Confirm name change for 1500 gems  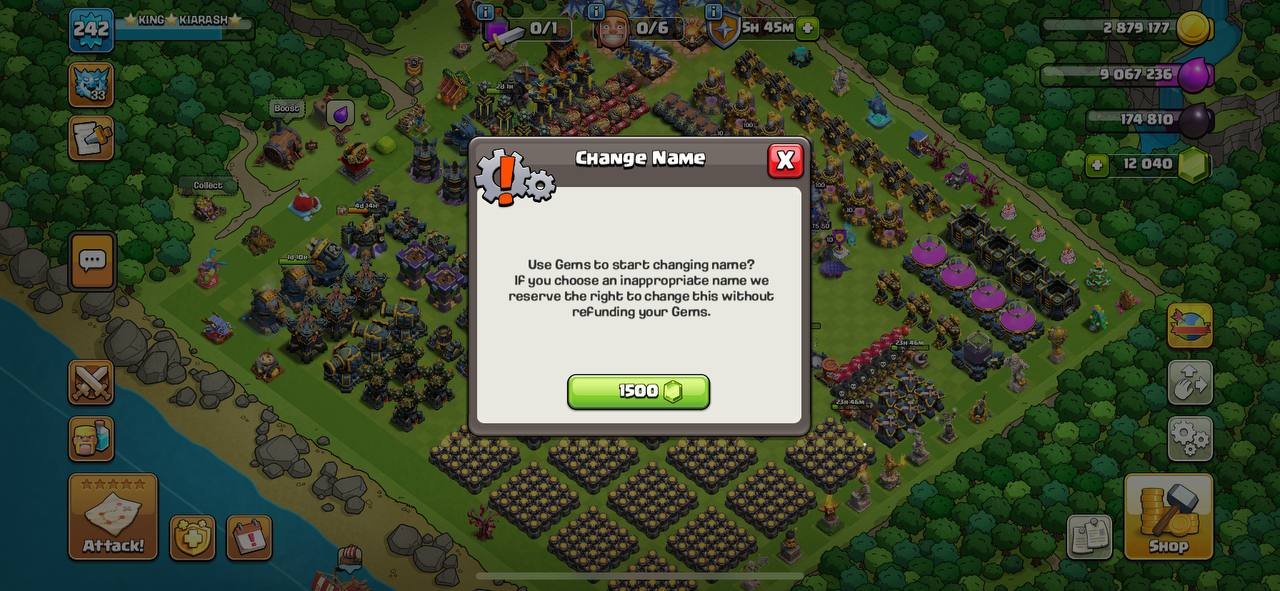coord(638,392)
